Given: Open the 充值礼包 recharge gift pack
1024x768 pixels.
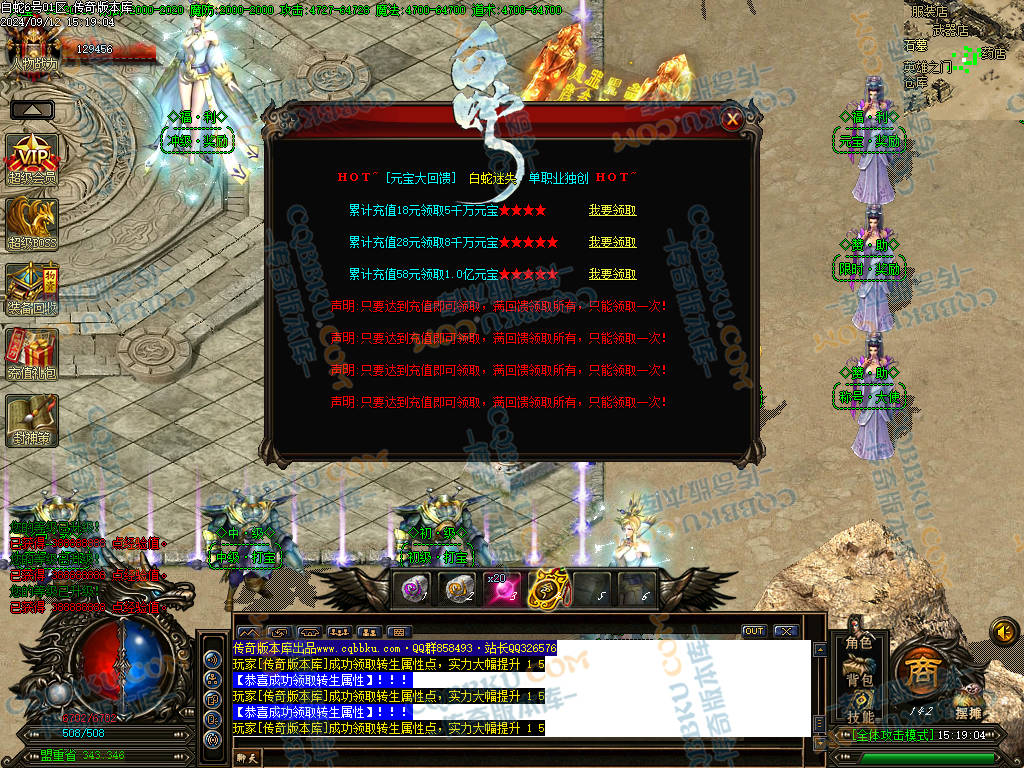Looking at the screenshot, I should 32,353.
